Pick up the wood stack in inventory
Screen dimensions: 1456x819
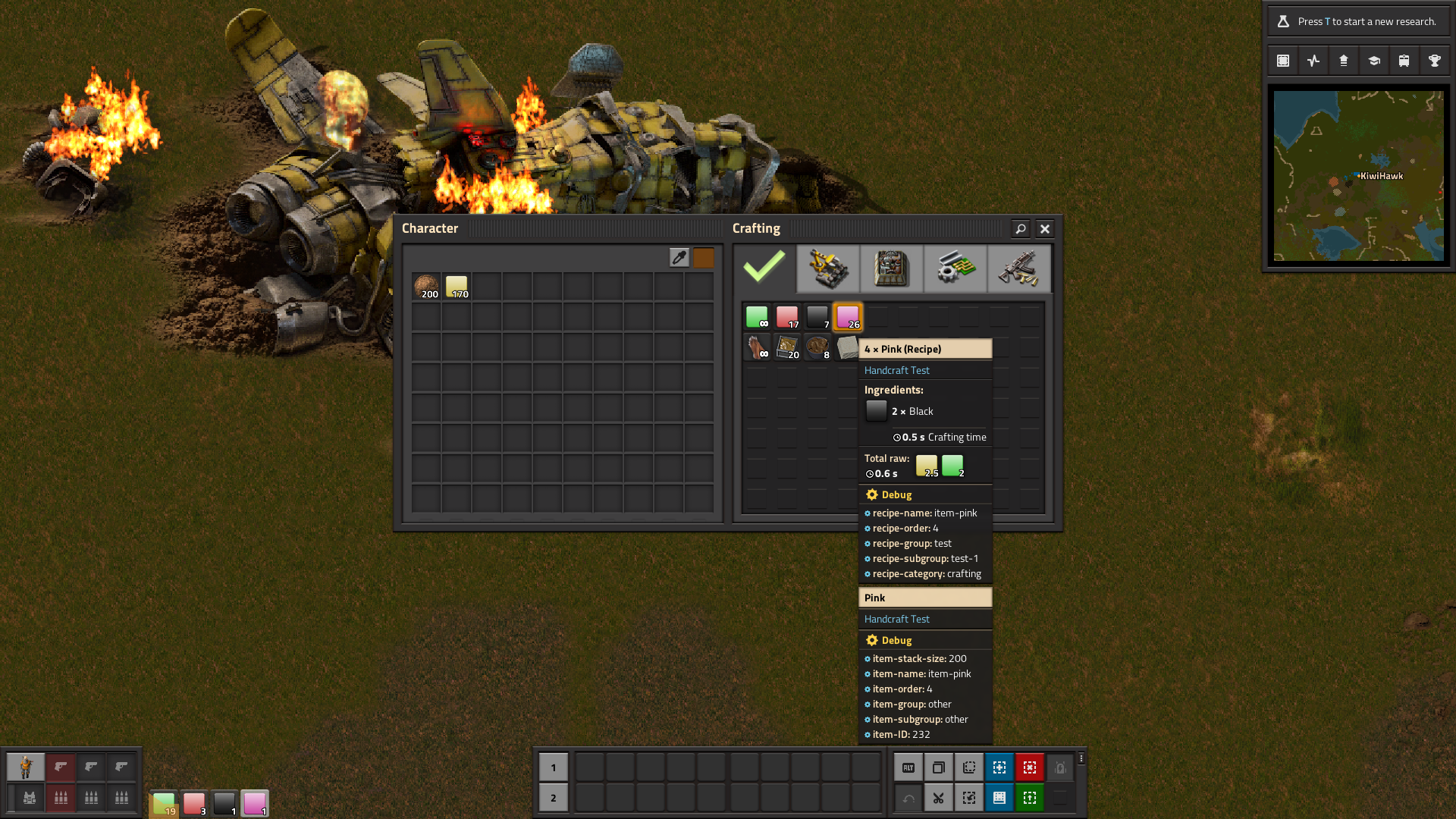coord(426,287)
